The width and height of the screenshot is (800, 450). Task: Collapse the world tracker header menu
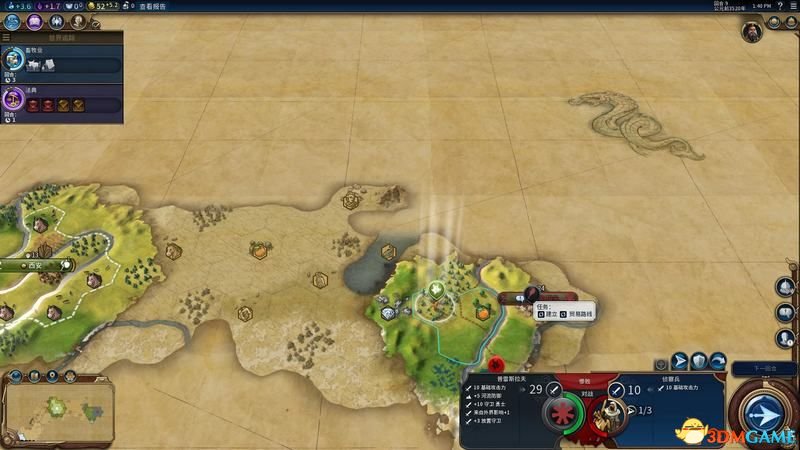click(x=7, y=38)
